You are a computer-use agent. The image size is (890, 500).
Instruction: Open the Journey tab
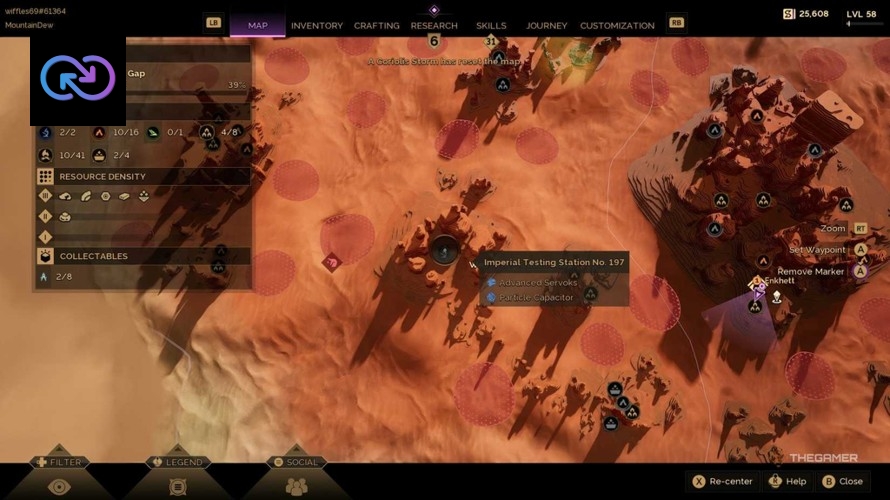[x=546, y=25]
